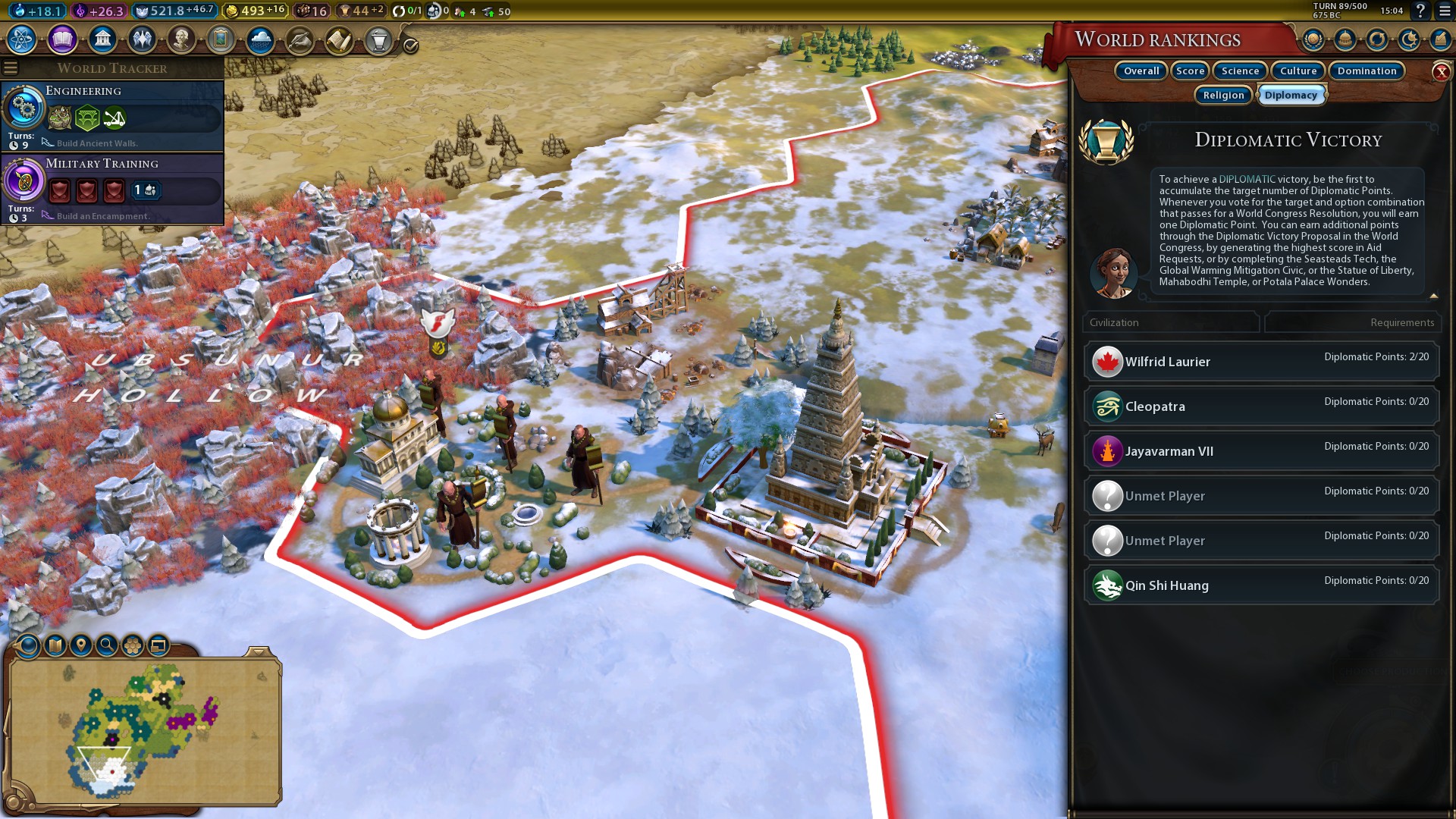Open the civics tree book icon
The width and height of the screenshot is (1456, 819).
pyautogui.click(x=62, y=39)
